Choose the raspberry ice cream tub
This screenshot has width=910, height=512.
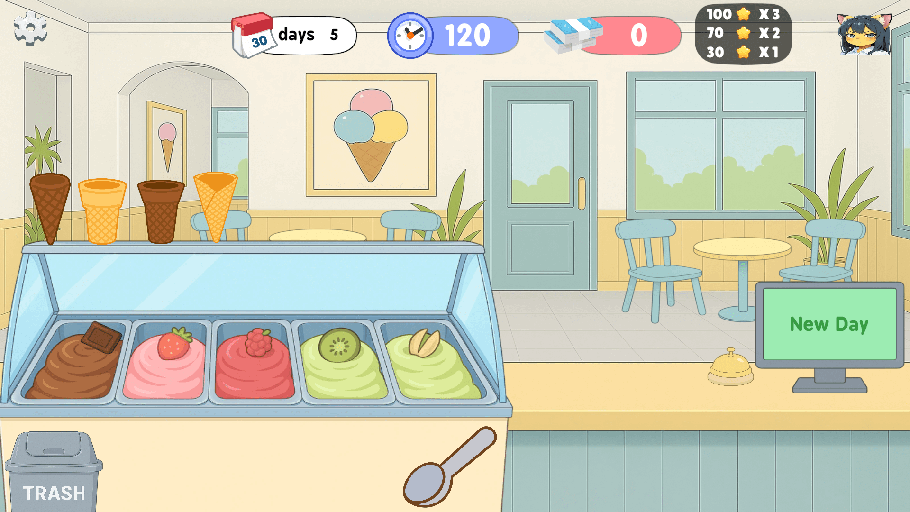point(254,364)
